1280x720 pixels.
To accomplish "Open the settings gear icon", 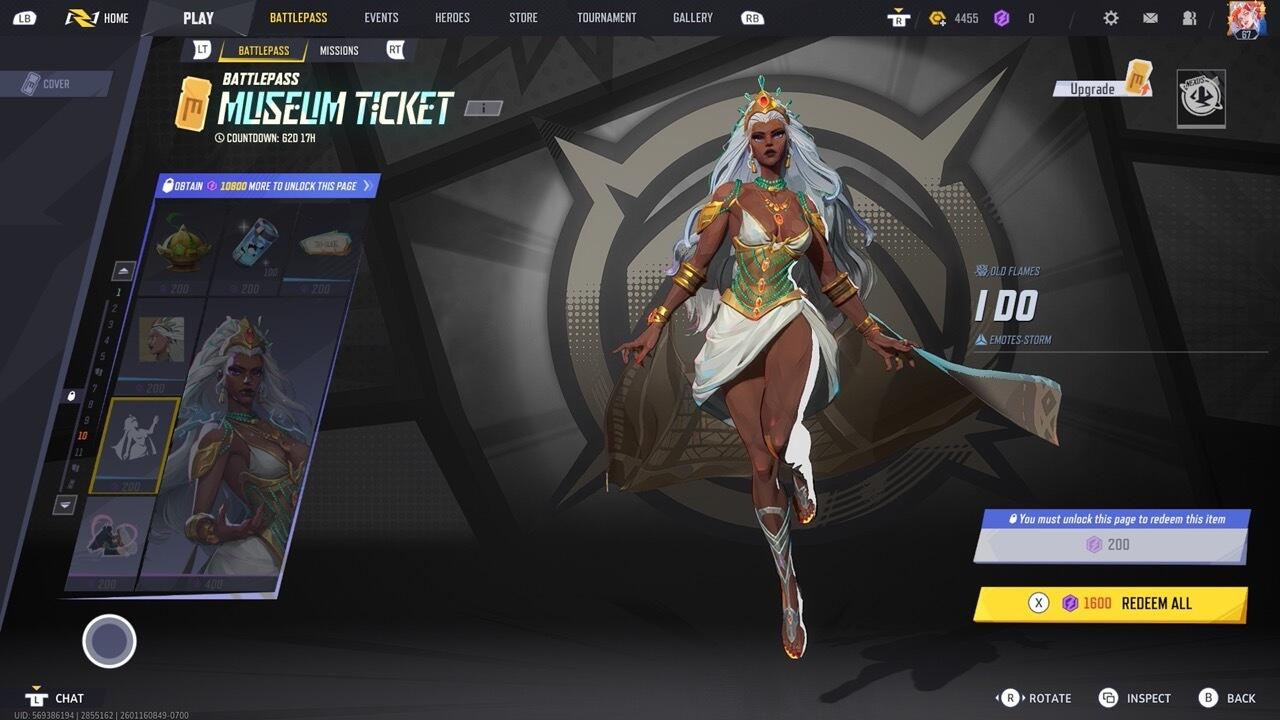I will point(1111,18).
